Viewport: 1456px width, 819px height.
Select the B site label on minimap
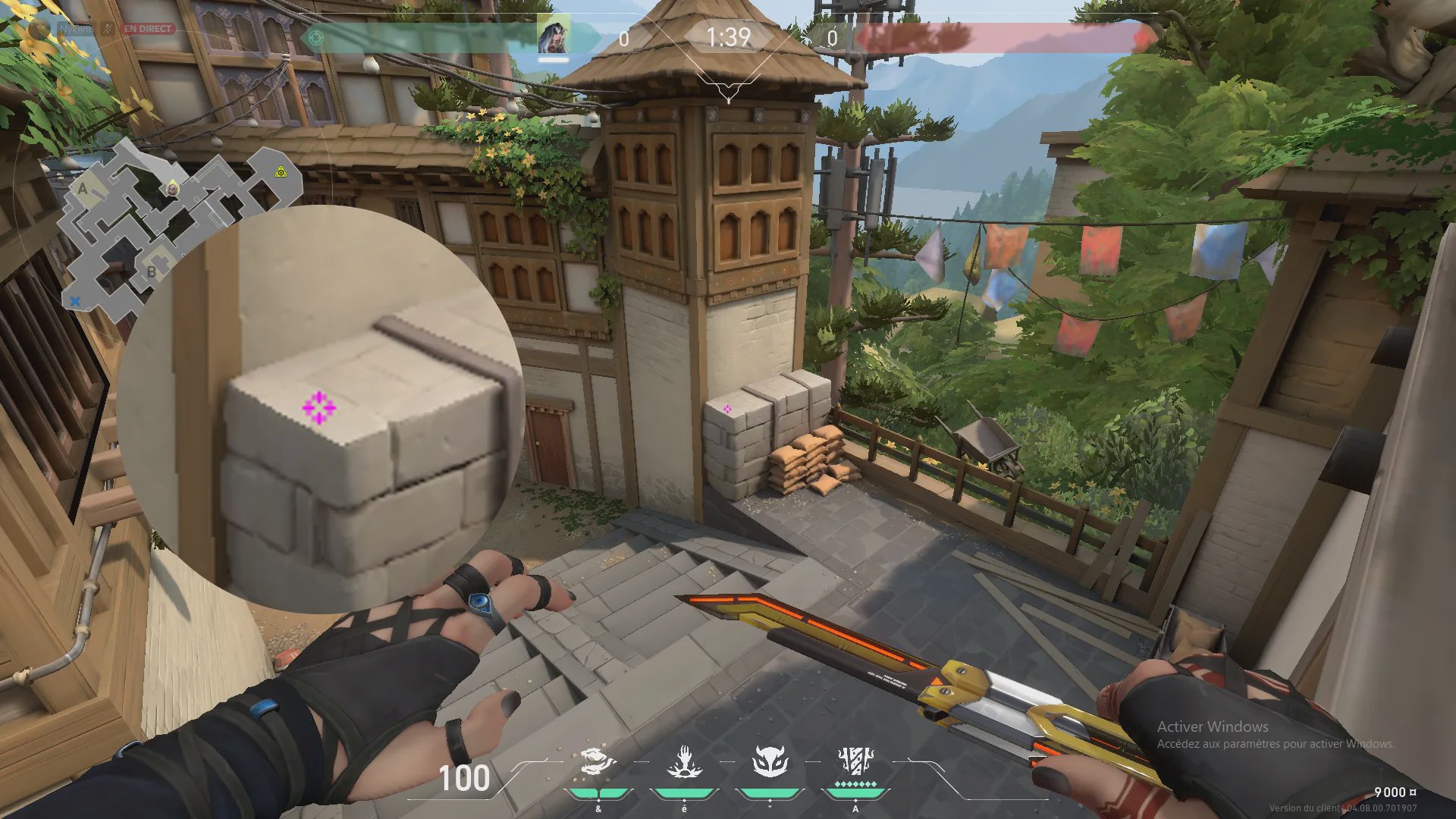[x=151, y=271]
